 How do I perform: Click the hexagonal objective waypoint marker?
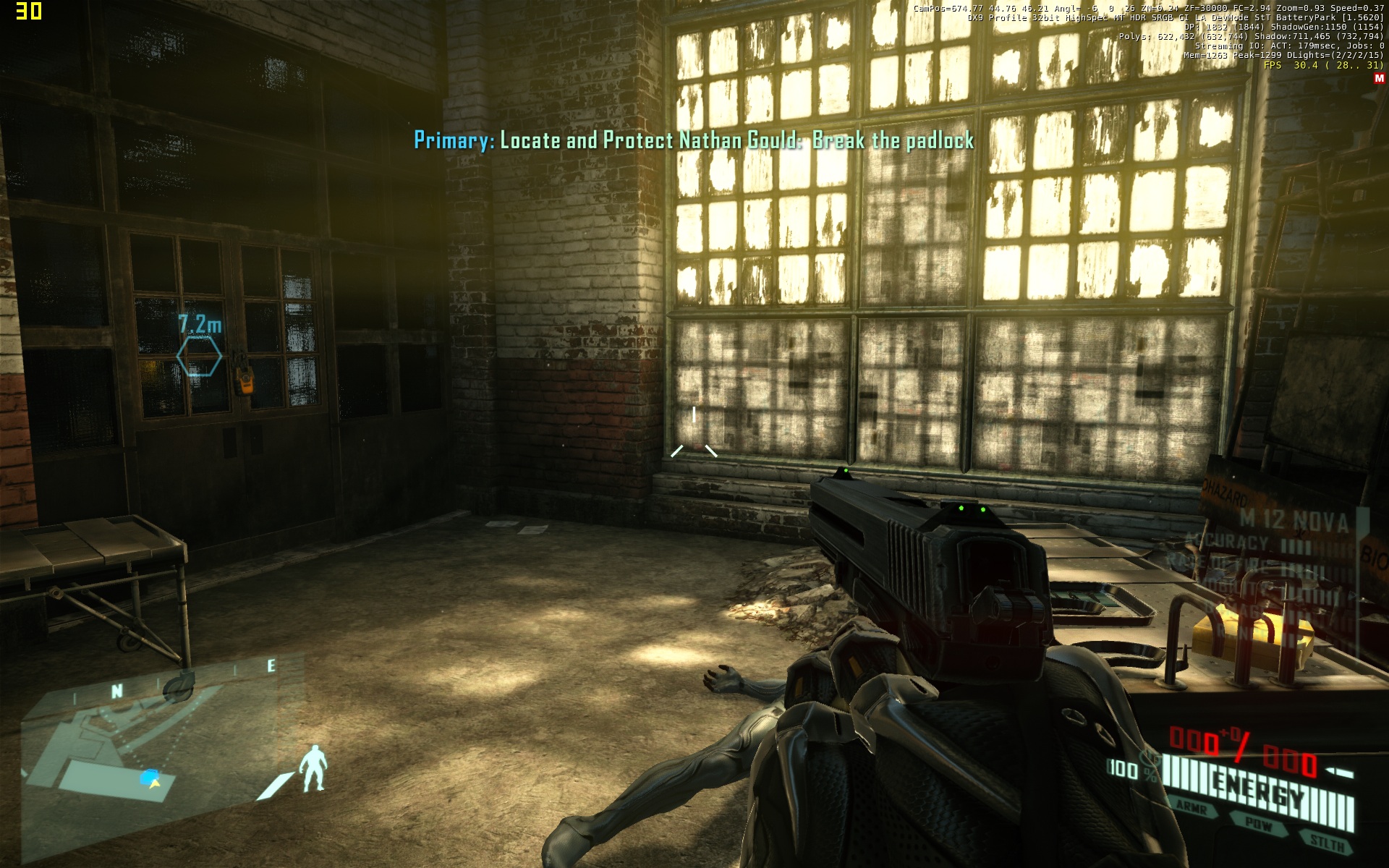point(199,357)
